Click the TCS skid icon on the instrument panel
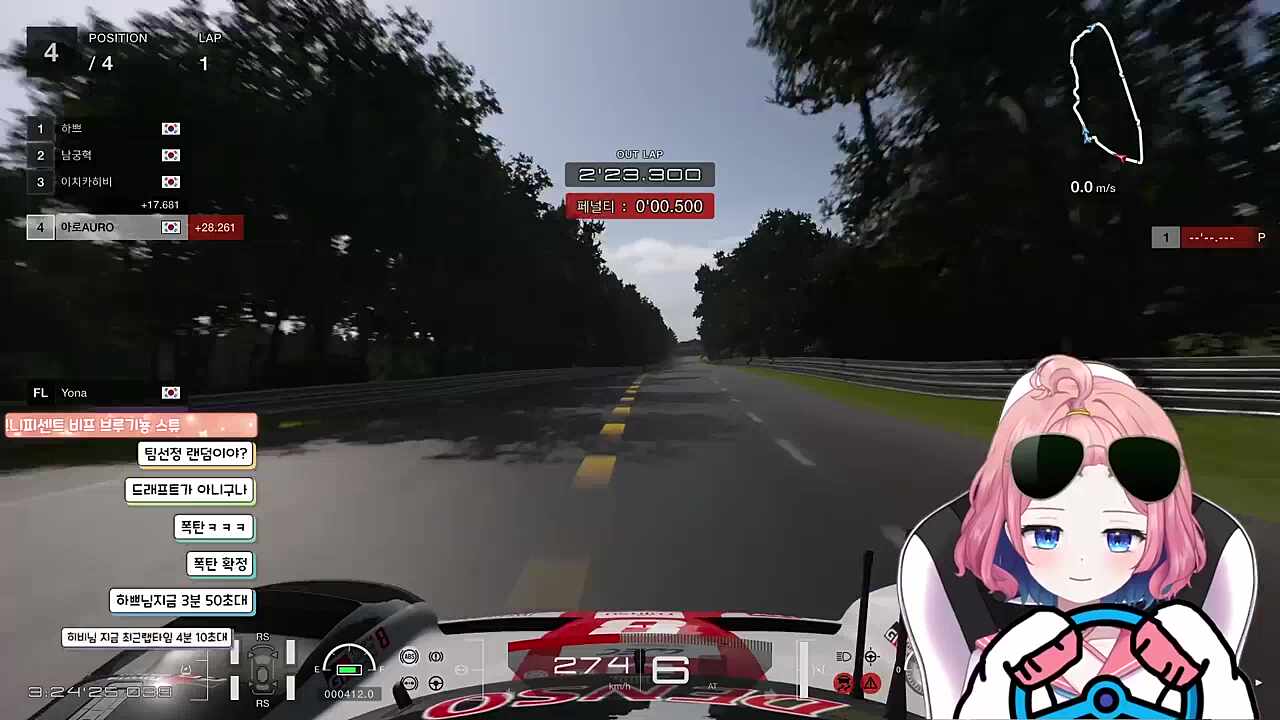The height and width of the screenshot is (720, 1280). point(409,683)
